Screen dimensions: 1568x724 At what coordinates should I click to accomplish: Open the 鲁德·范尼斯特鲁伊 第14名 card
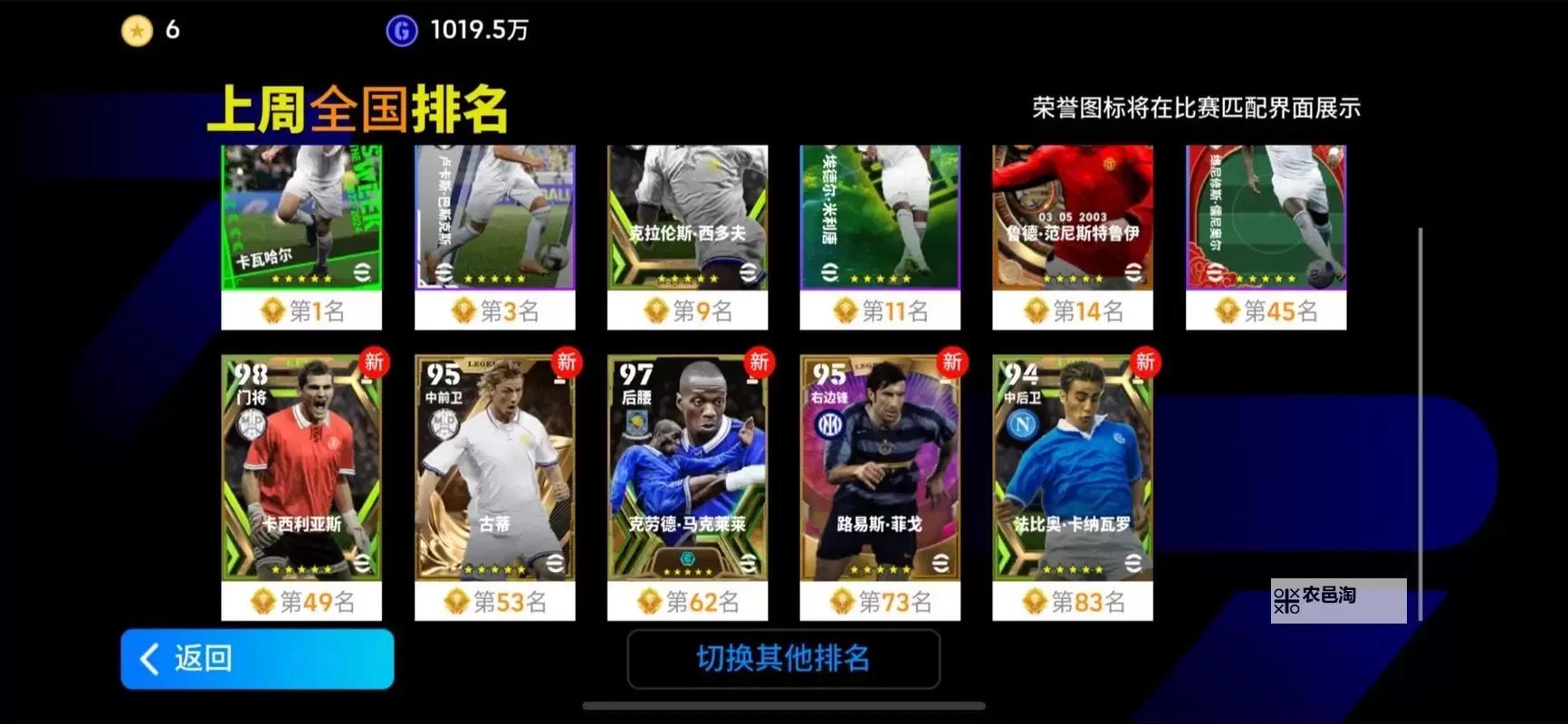[x=1073, y=217]
